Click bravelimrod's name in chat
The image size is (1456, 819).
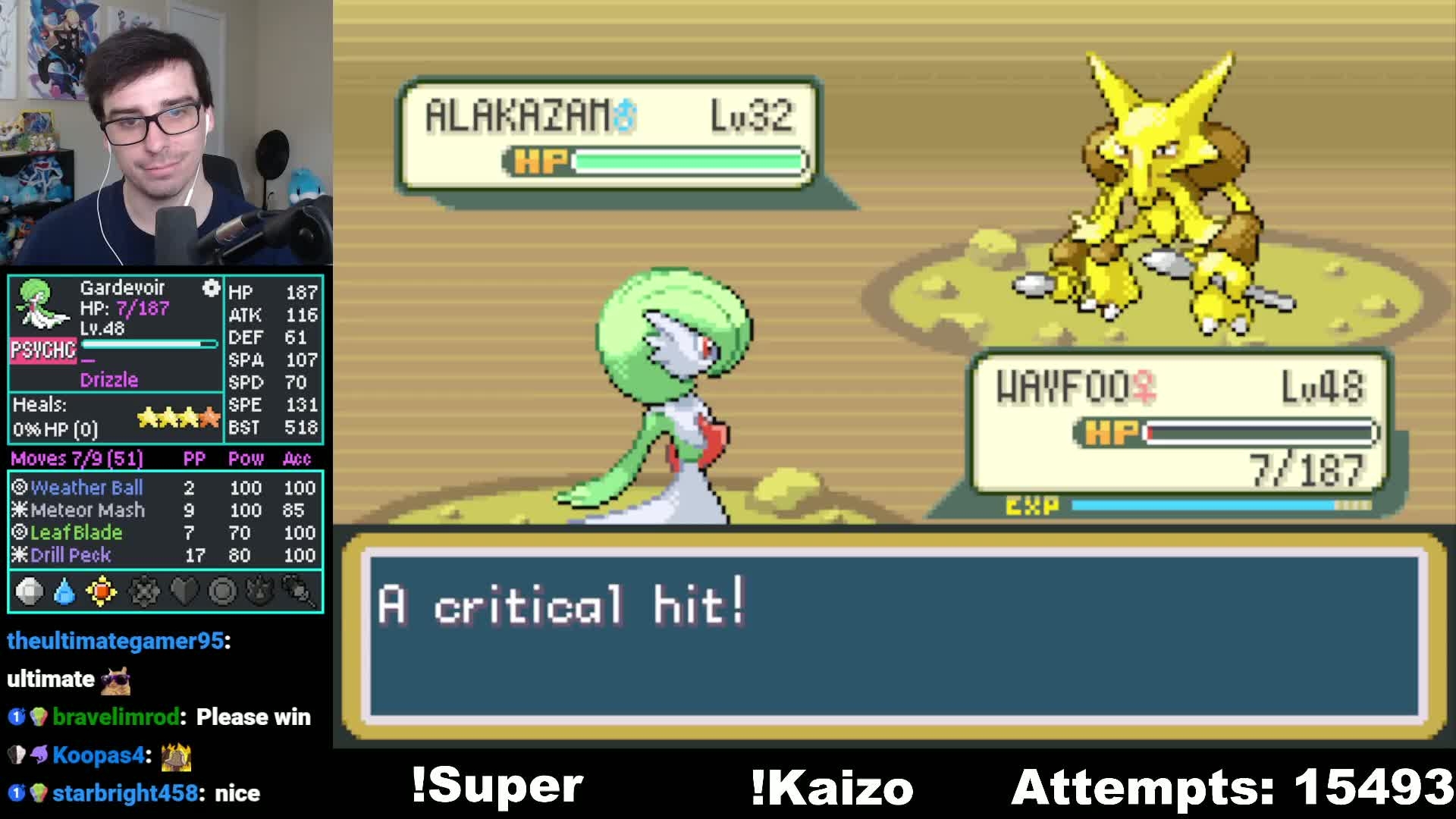pos(115,717)
